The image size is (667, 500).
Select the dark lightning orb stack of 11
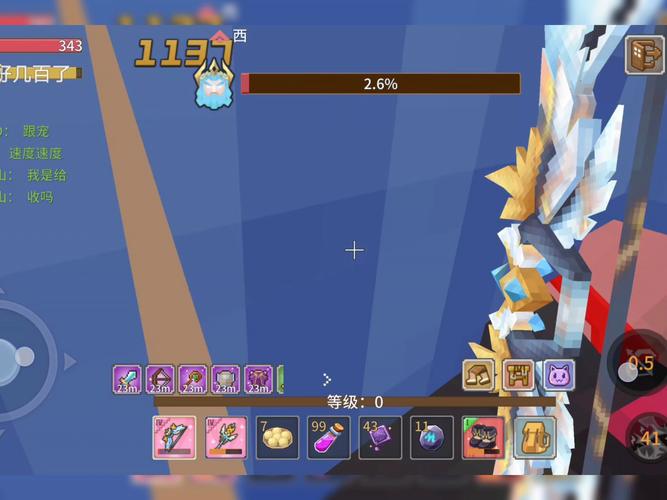[432, 438]
